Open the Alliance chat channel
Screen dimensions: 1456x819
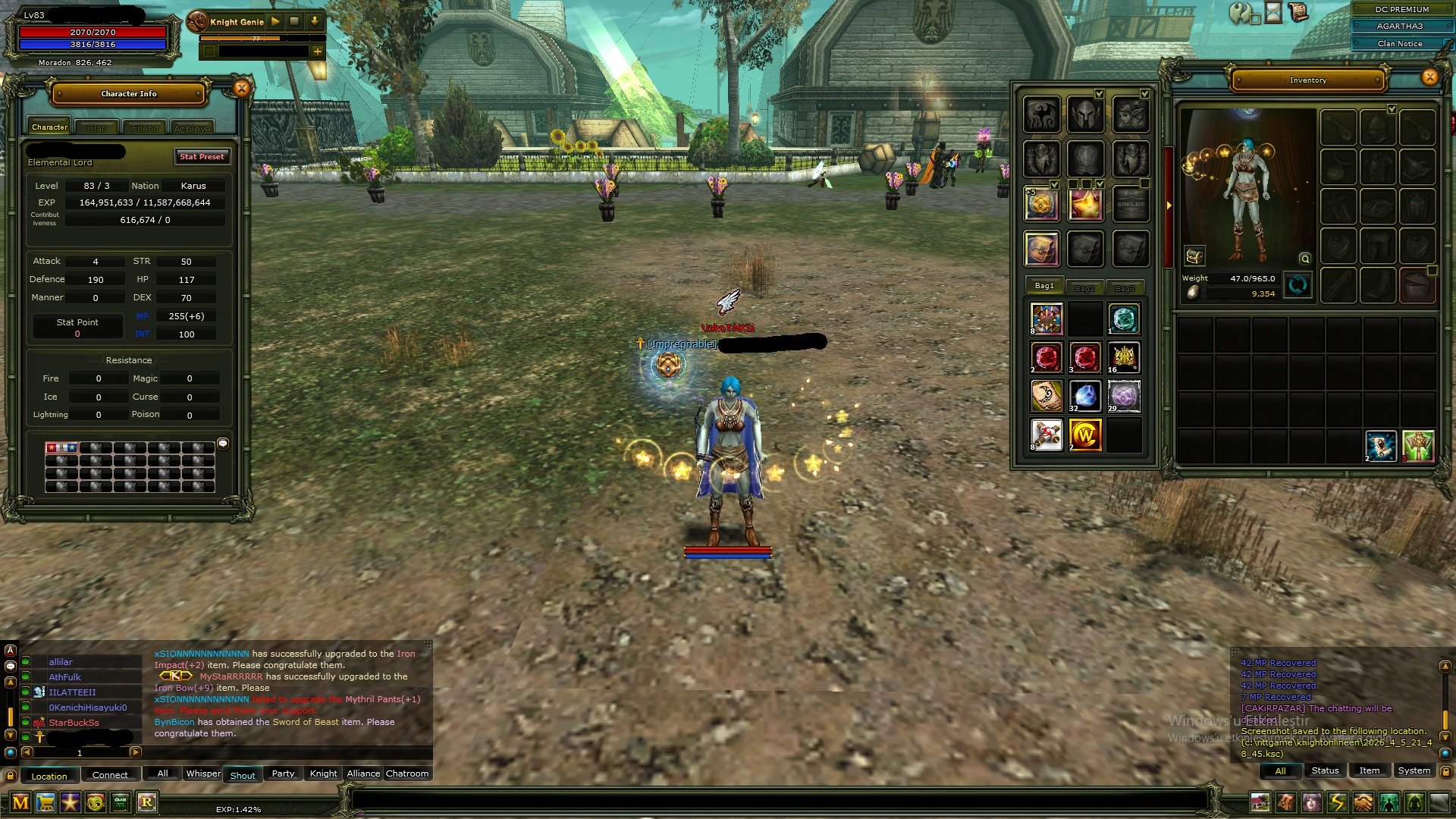tap(363, 773)
